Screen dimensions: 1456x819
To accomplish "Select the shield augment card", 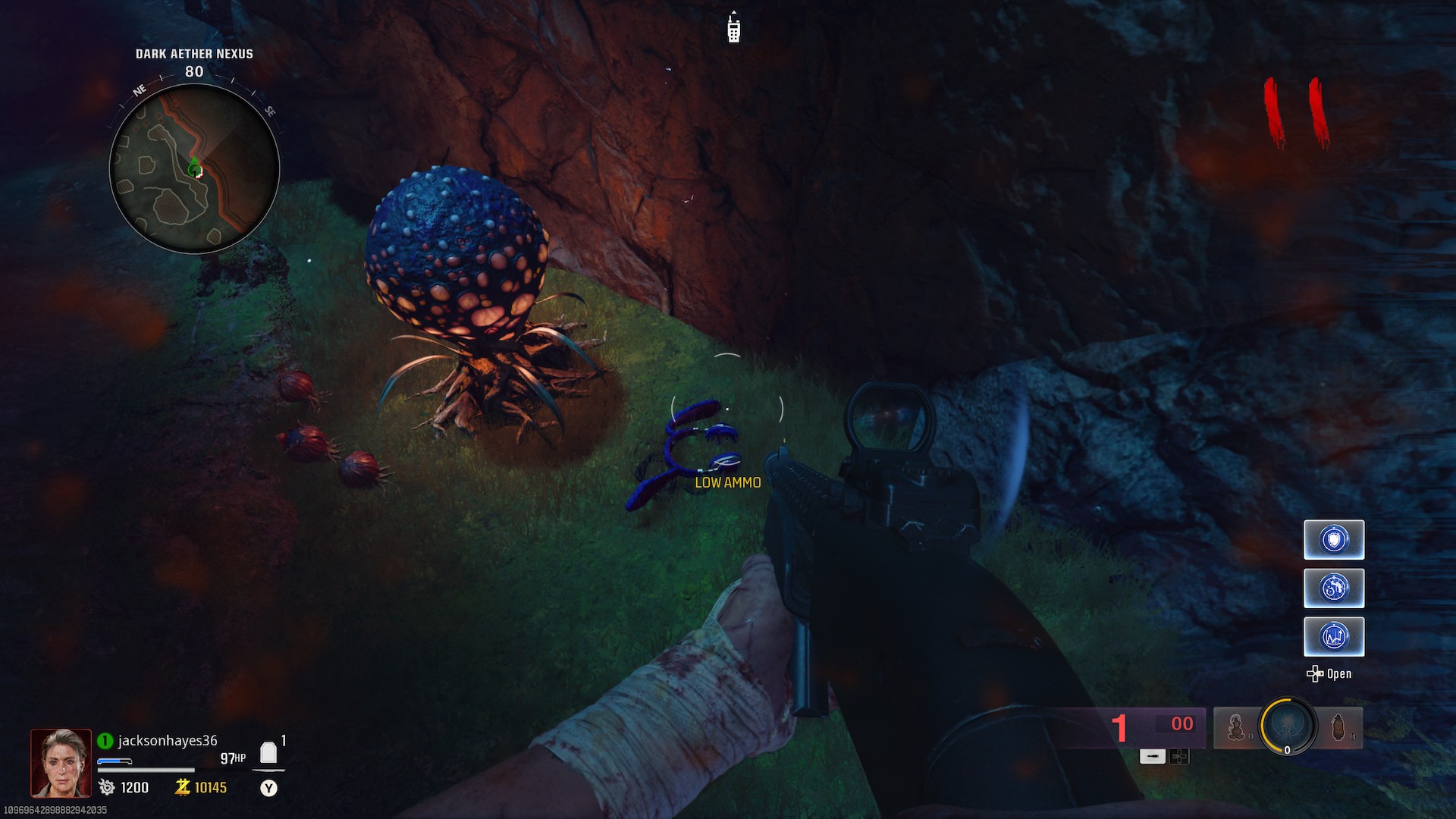I will 1334,540.
